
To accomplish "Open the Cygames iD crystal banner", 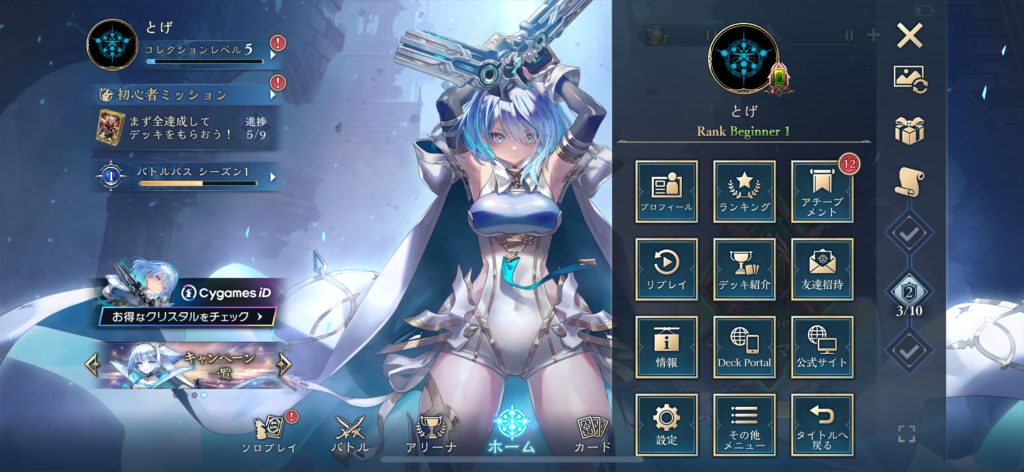I will click(x=188, y=304).
